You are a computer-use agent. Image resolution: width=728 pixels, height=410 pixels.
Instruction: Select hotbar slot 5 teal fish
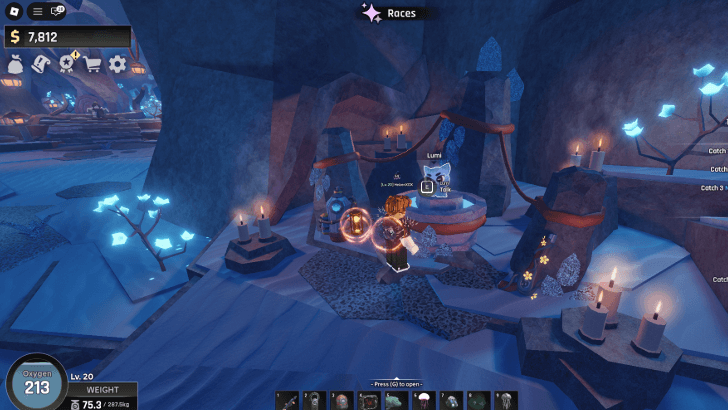[x=397, y=400]
